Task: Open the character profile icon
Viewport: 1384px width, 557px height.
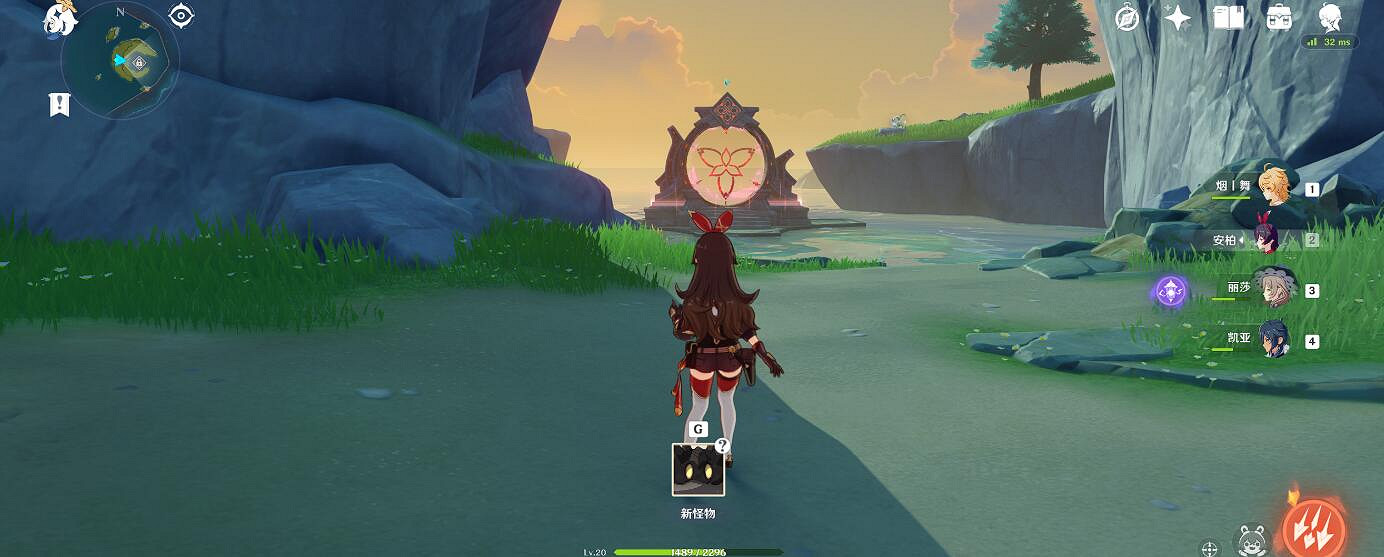Action: (x=1330, y=18)
